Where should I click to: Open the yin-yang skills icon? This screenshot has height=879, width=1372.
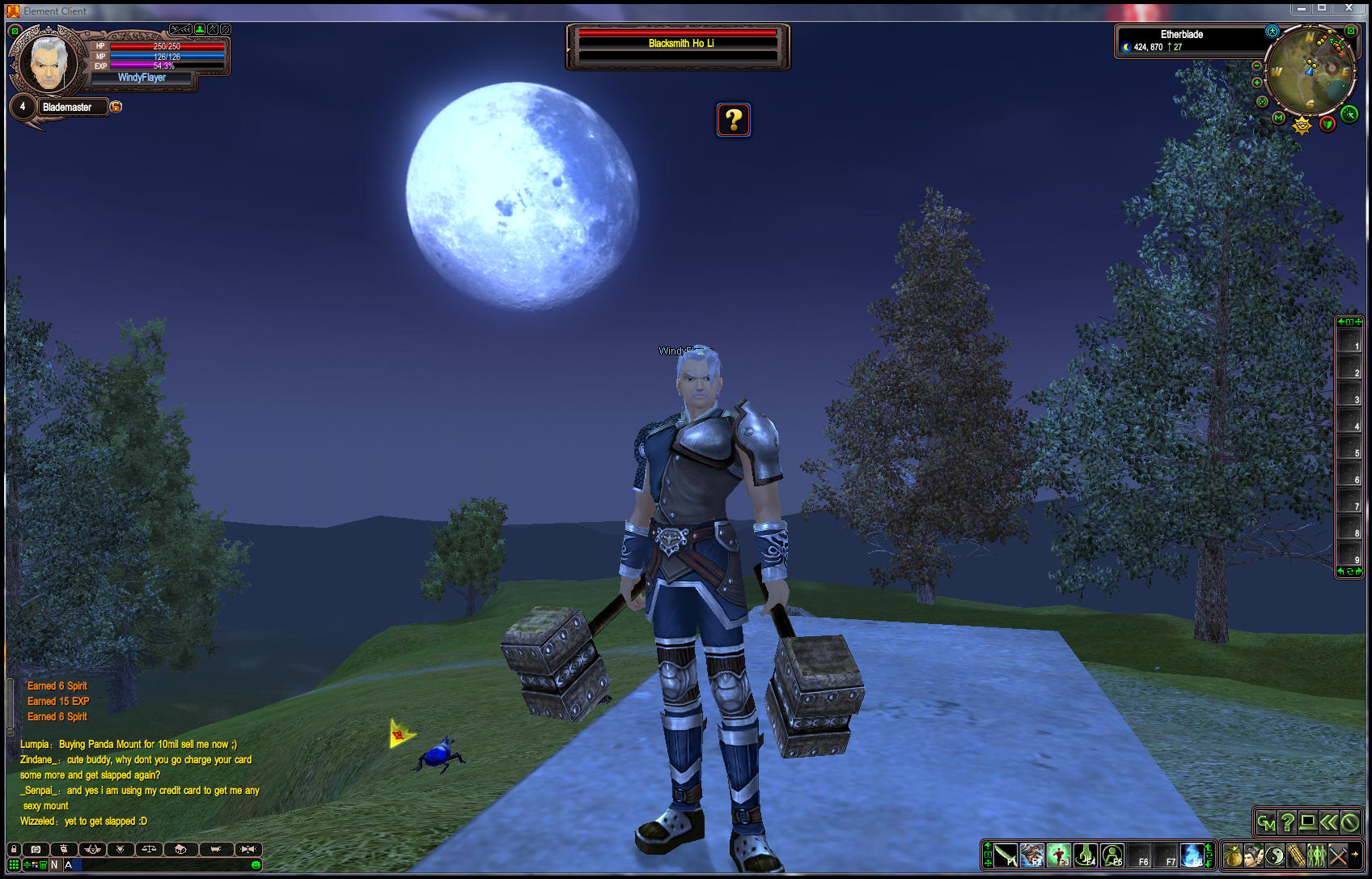1275,856
